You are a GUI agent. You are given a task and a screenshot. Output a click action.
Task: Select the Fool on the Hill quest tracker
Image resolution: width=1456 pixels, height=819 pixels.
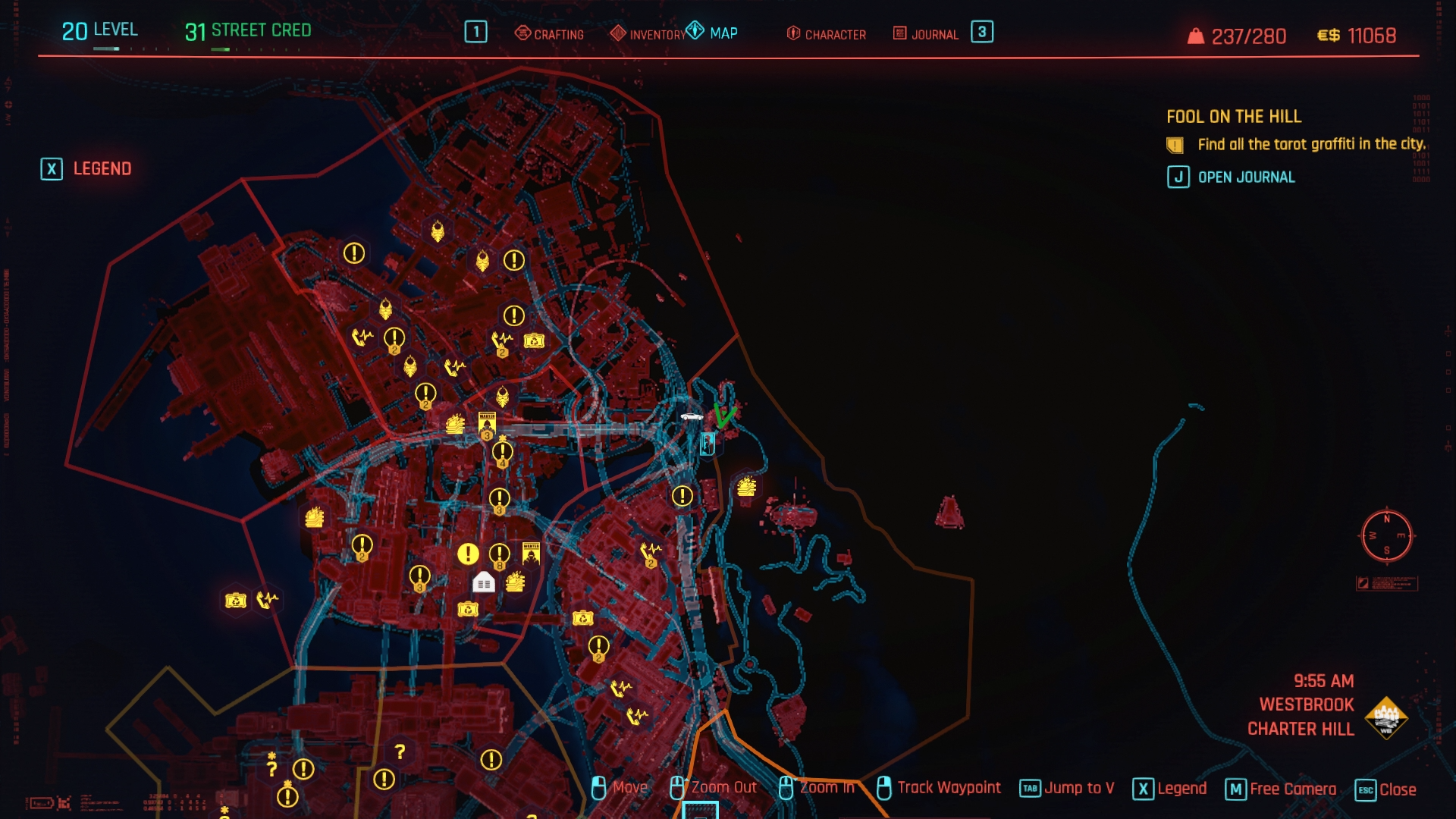1233,117
